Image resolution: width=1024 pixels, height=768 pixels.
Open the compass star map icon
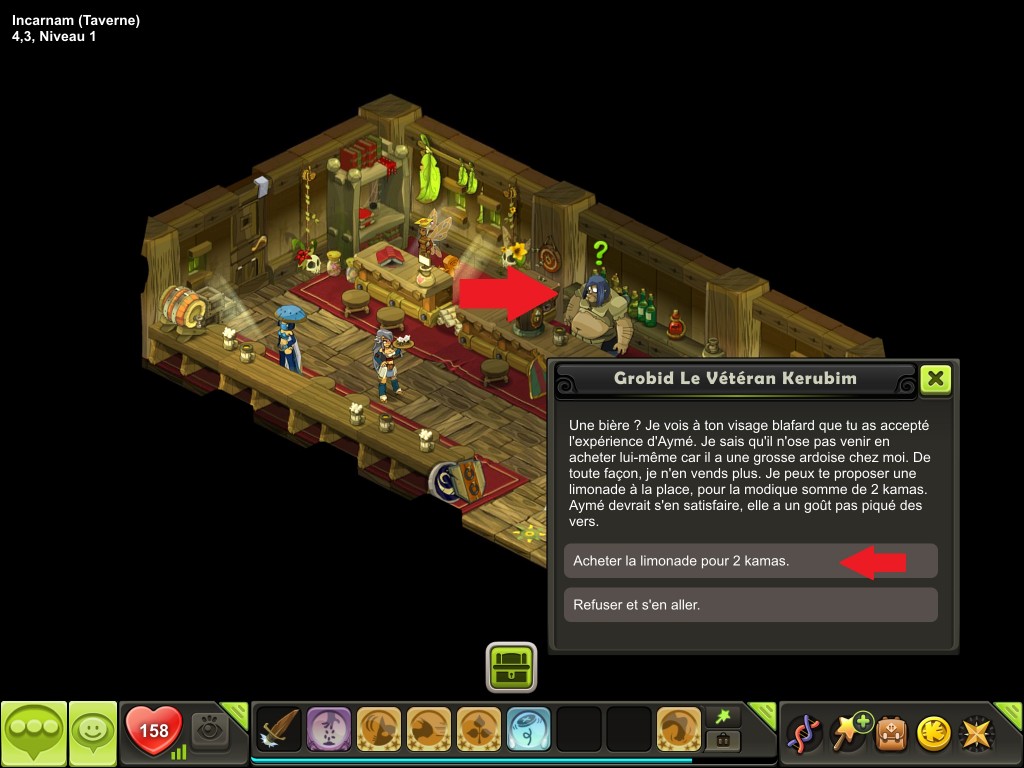[x=977, y=733]
